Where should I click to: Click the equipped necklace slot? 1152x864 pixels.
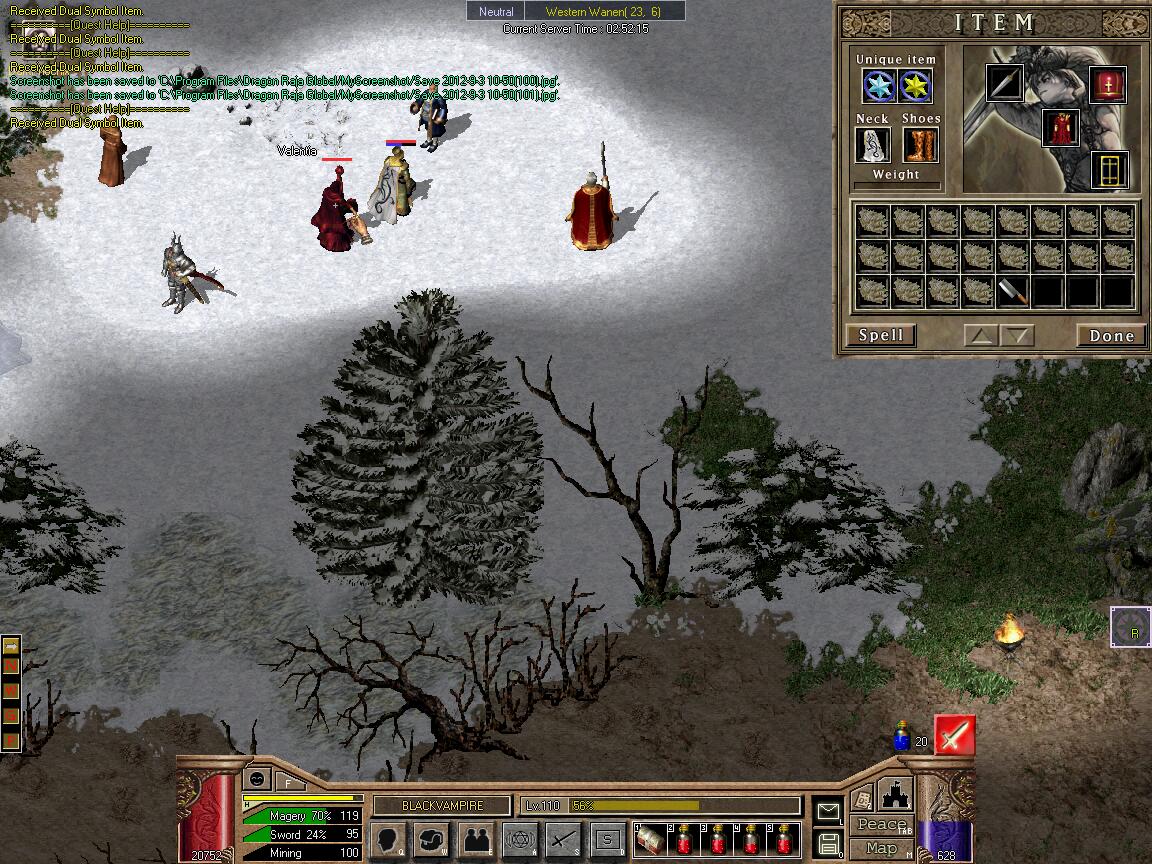click(873, 146)
